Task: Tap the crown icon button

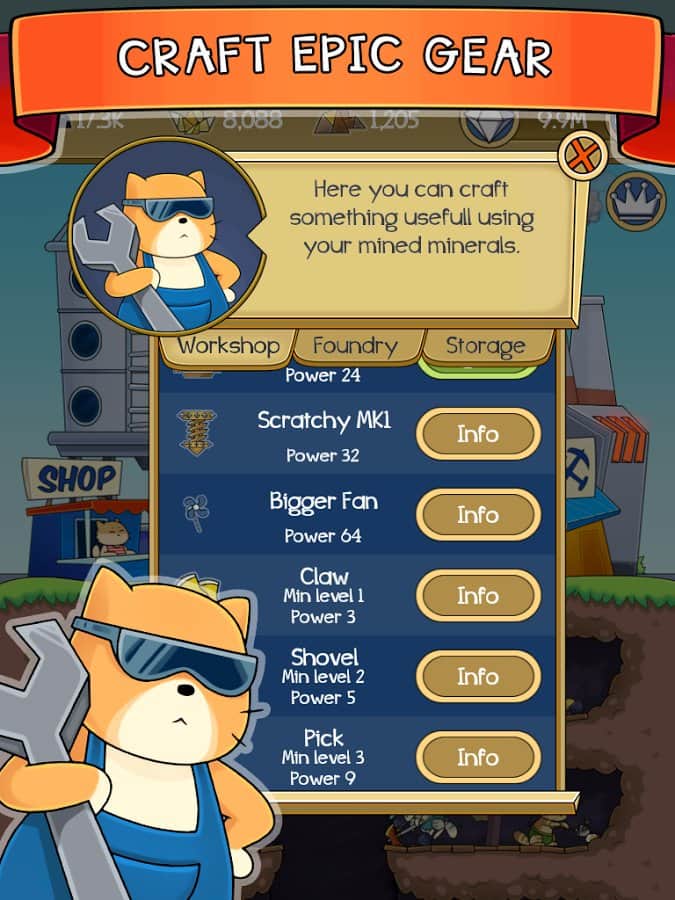Action: pyautogui.click(x=637, y=200)
